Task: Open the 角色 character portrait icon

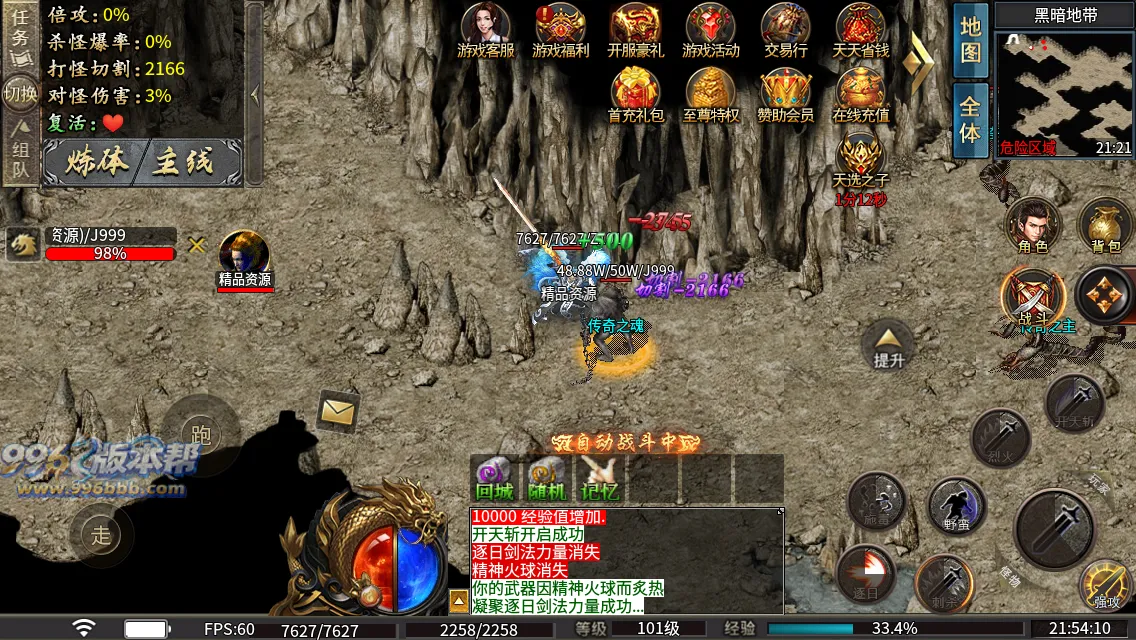Action: [x=1032, y=224]
